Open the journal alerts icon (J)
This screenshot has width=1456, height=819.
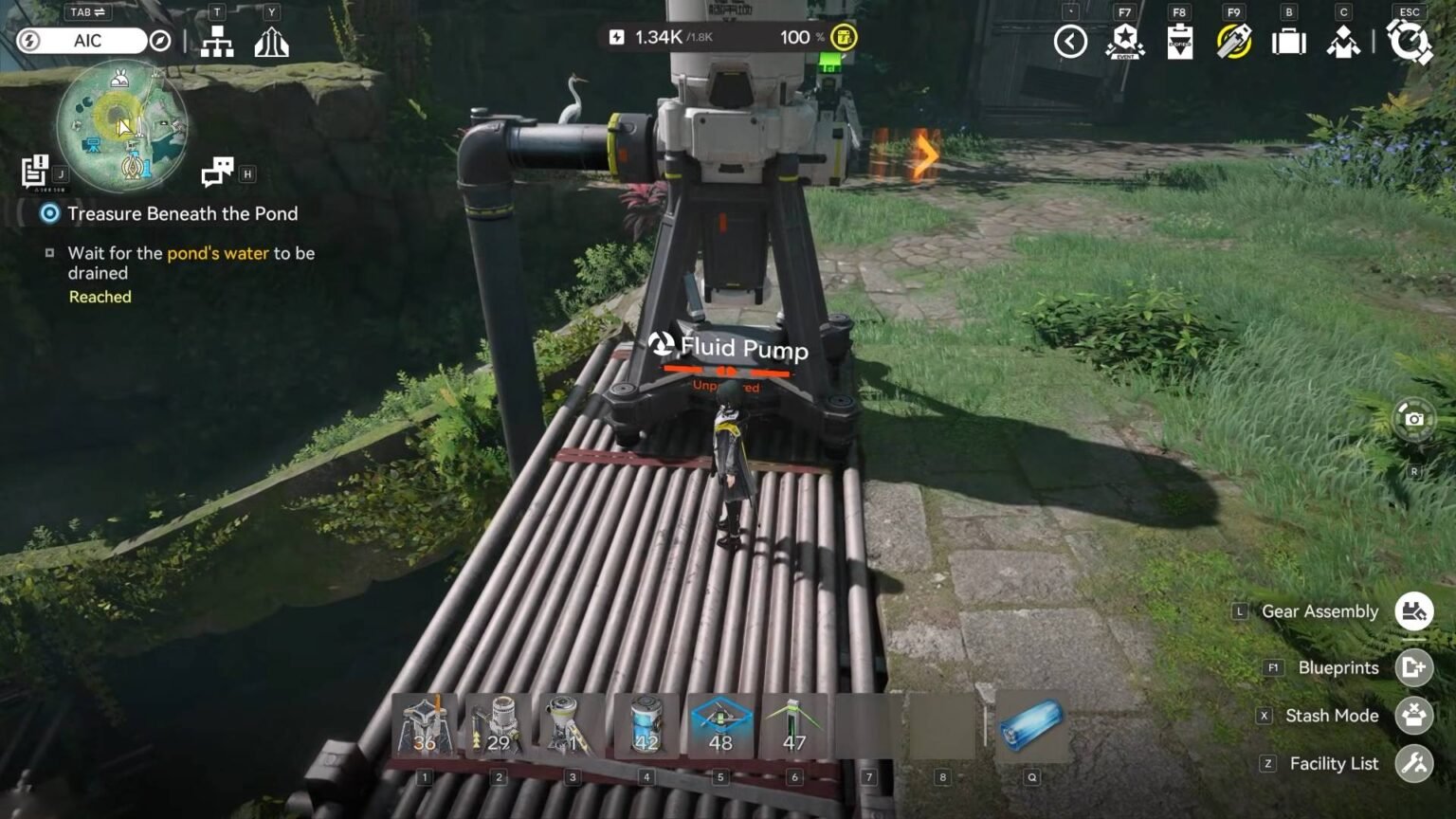pyautogui.click(x=34, y=172)
